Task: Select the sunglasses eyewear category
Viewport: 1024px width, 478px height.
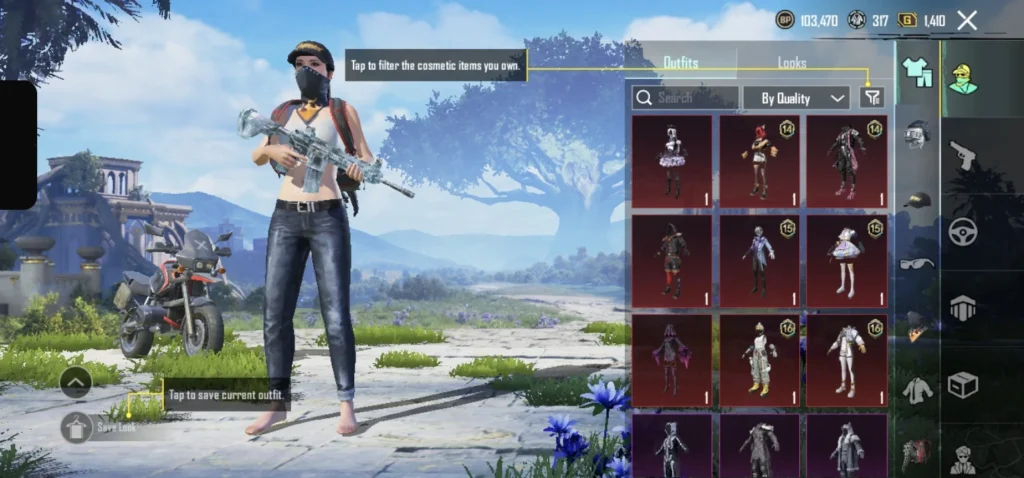Action: (x=917, y=263)
